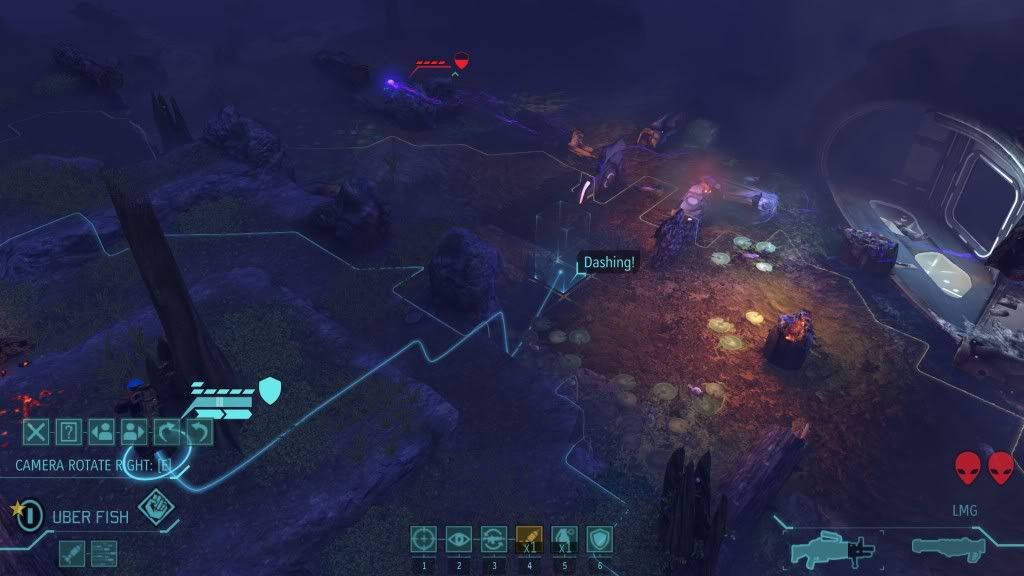Click the fist class icon beside Uber Fish

153,506
